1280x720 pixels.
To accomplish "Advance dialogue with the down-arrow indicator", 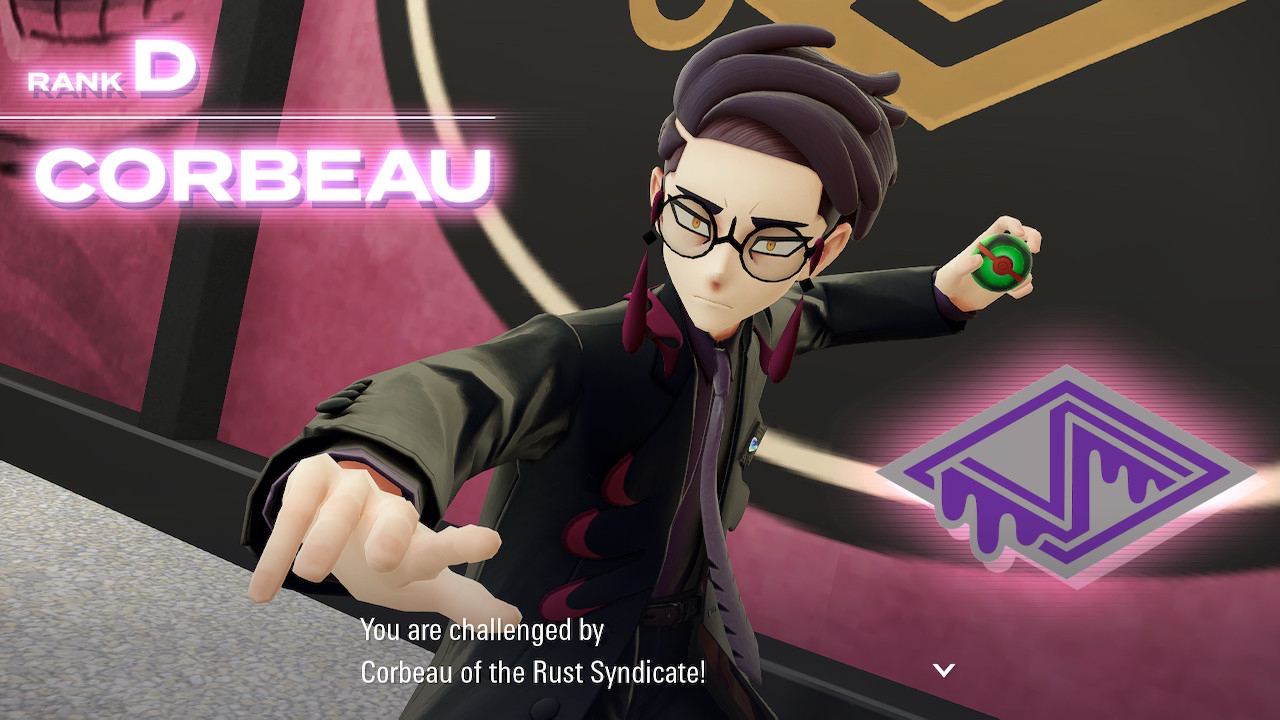I will tap(944, 670).
